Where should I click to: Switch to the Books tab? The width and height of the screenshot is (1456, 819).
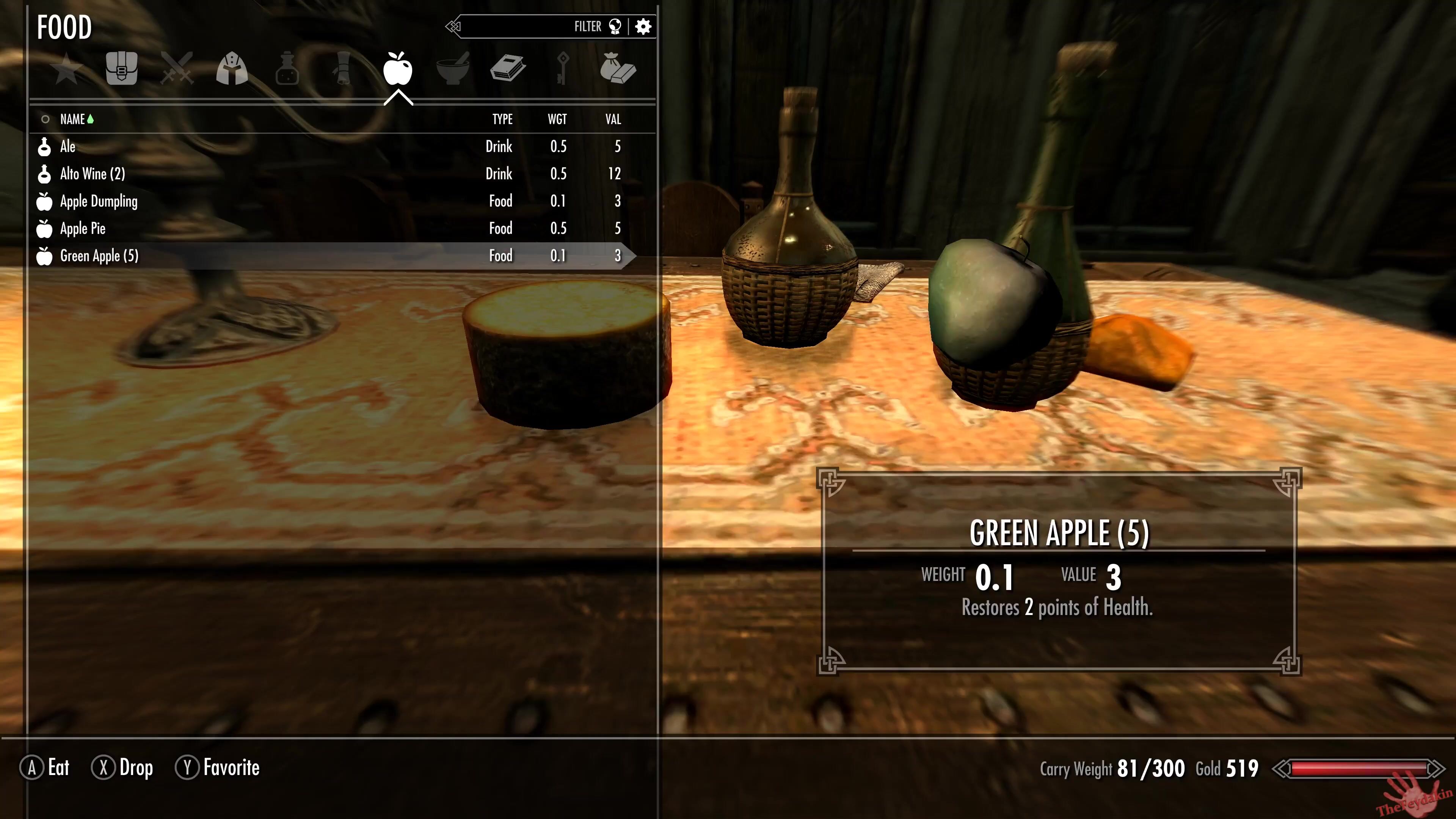pyautogui.click(x=508, y=69)
